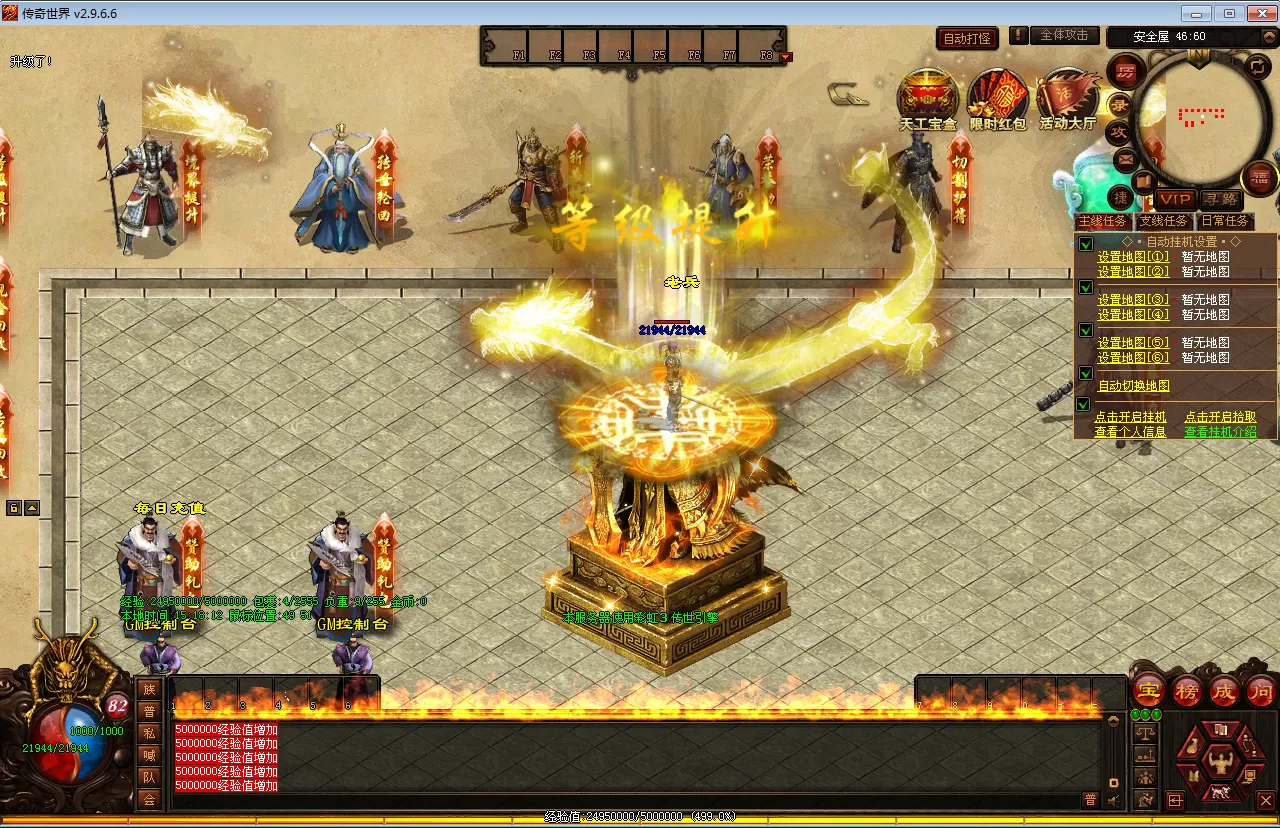Switch to the 主线任务 tab
1280x828 pixels.
tap(1102, 221)
